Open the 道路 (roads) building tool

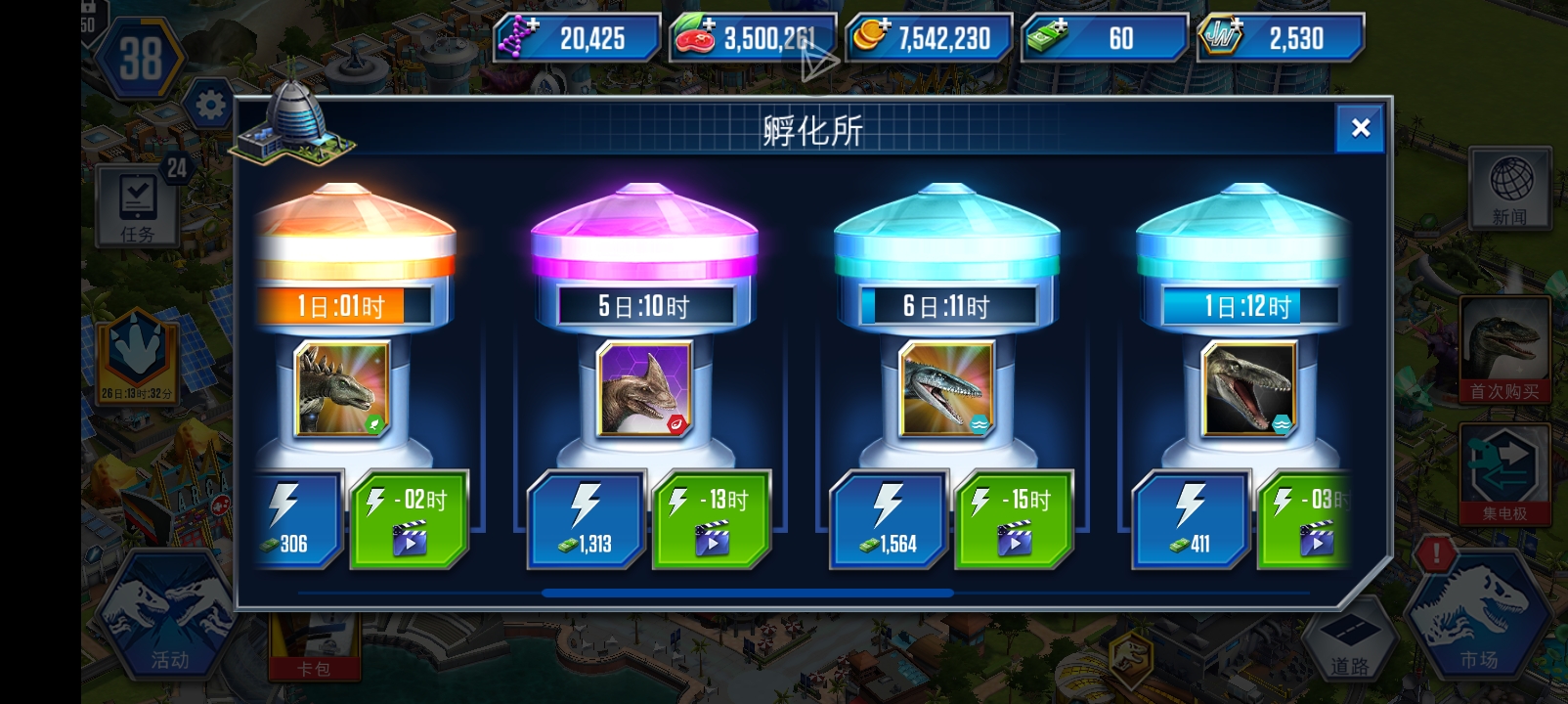click(x=1352, y=638)
